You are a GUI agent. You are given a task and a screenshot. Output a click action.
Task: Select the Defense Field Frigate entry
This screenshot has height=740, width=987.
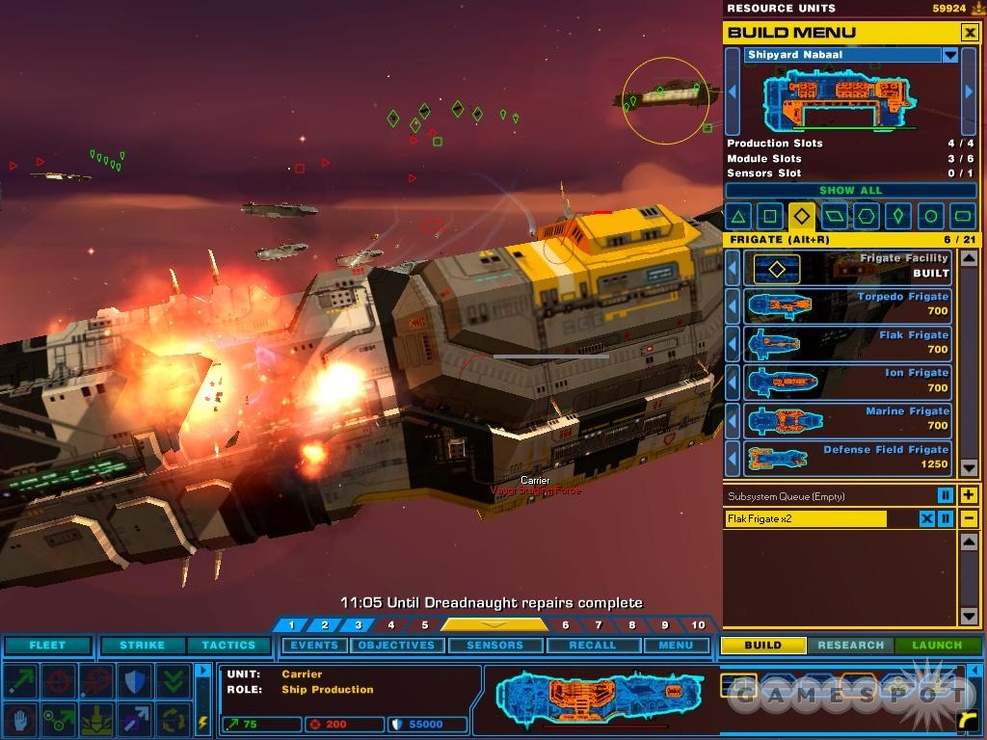pos(846,457)
